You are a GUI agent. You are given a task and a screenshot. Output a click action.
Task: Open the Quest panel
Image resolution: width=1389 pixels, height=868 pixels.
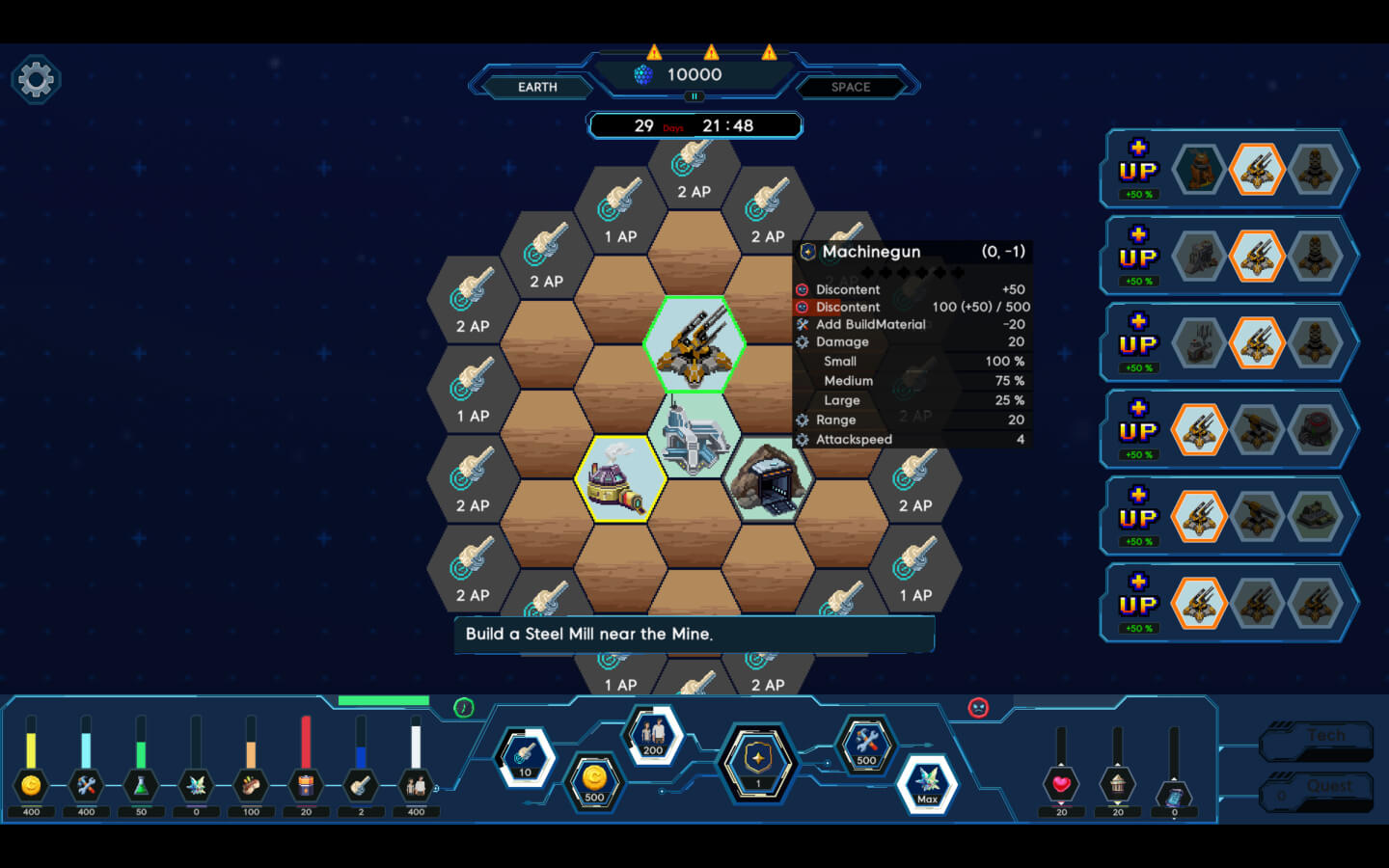1319,789
